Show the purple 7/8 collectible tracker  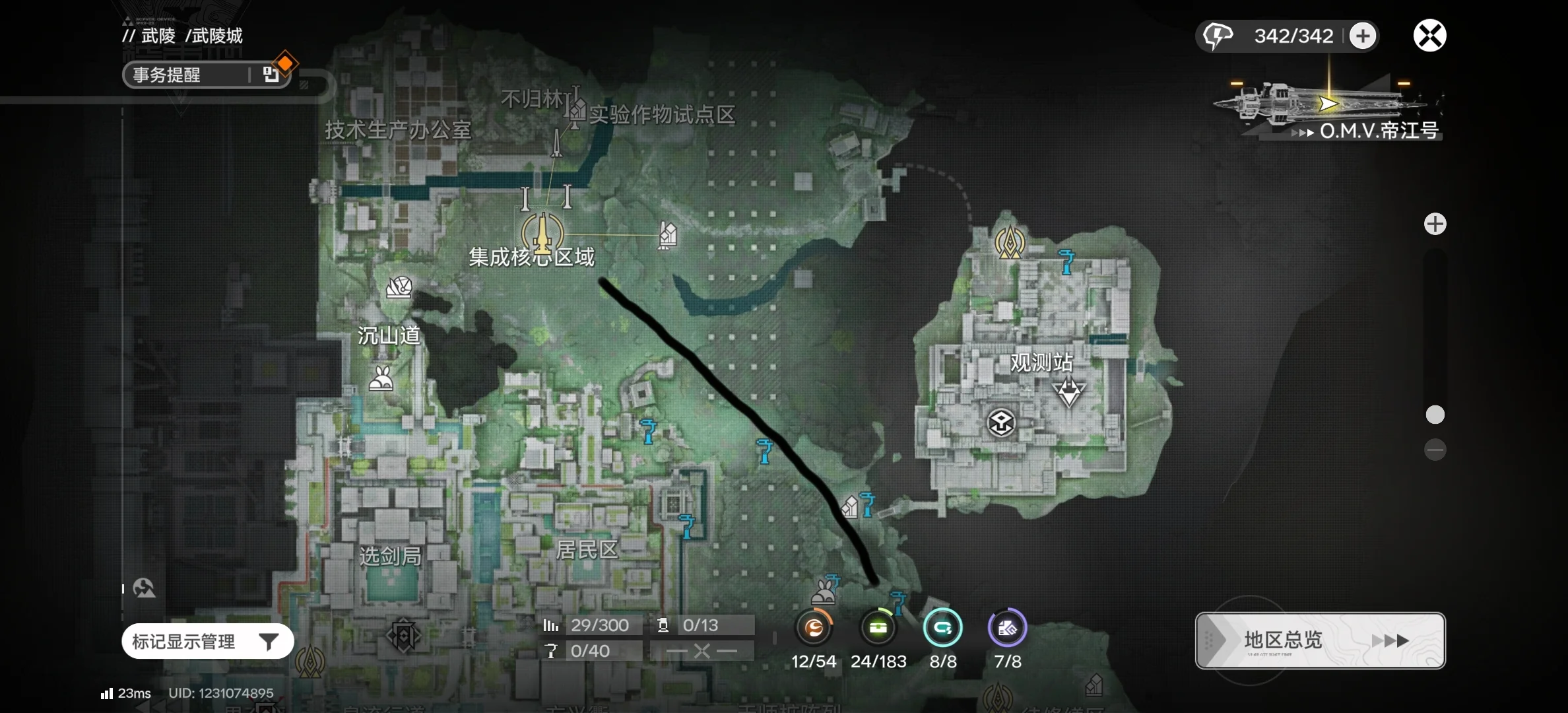click(x=1007, y=628)
